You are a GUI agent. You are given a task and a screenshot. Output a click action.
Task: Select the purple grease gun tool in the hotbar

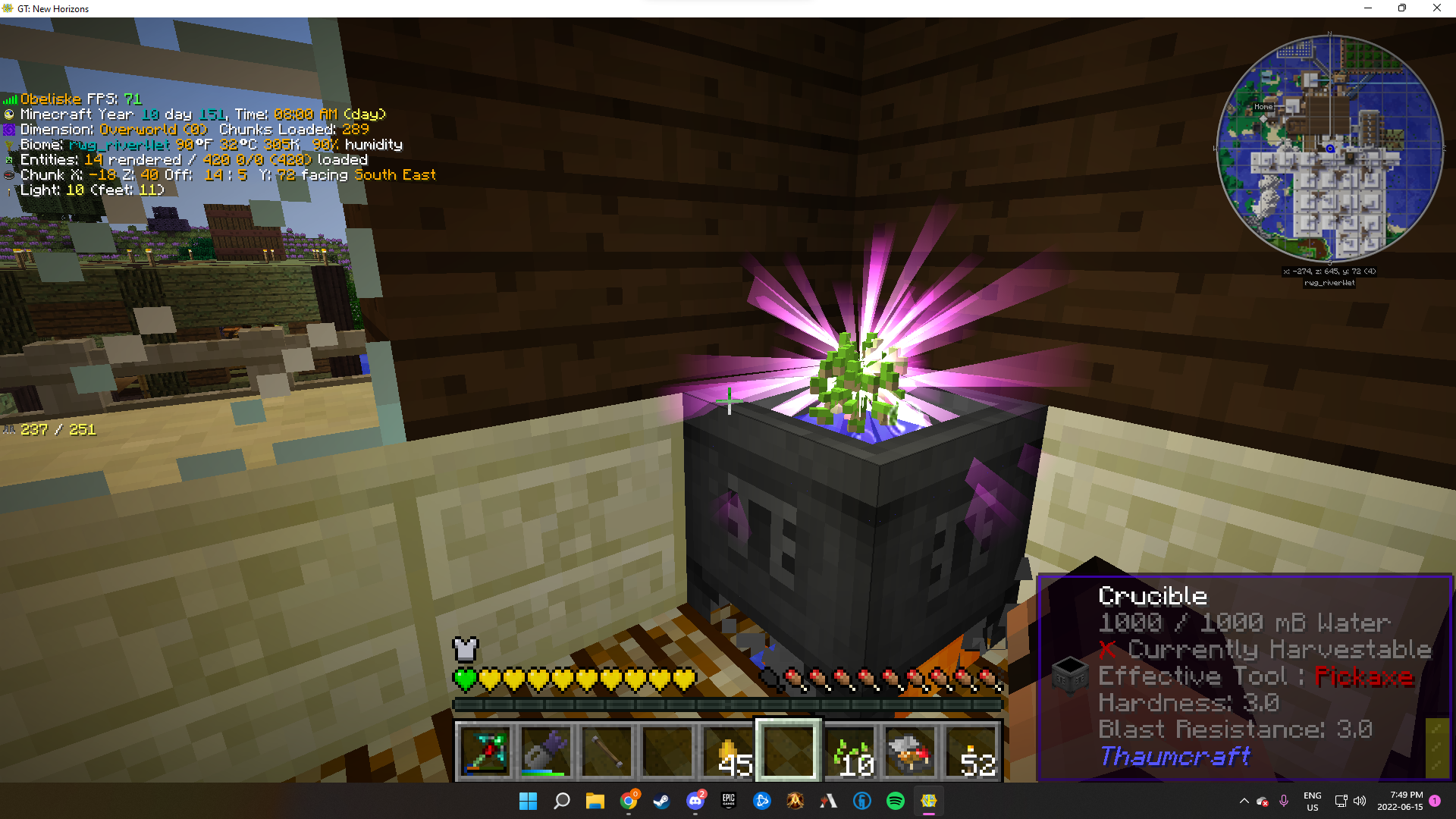click(545, 752)
